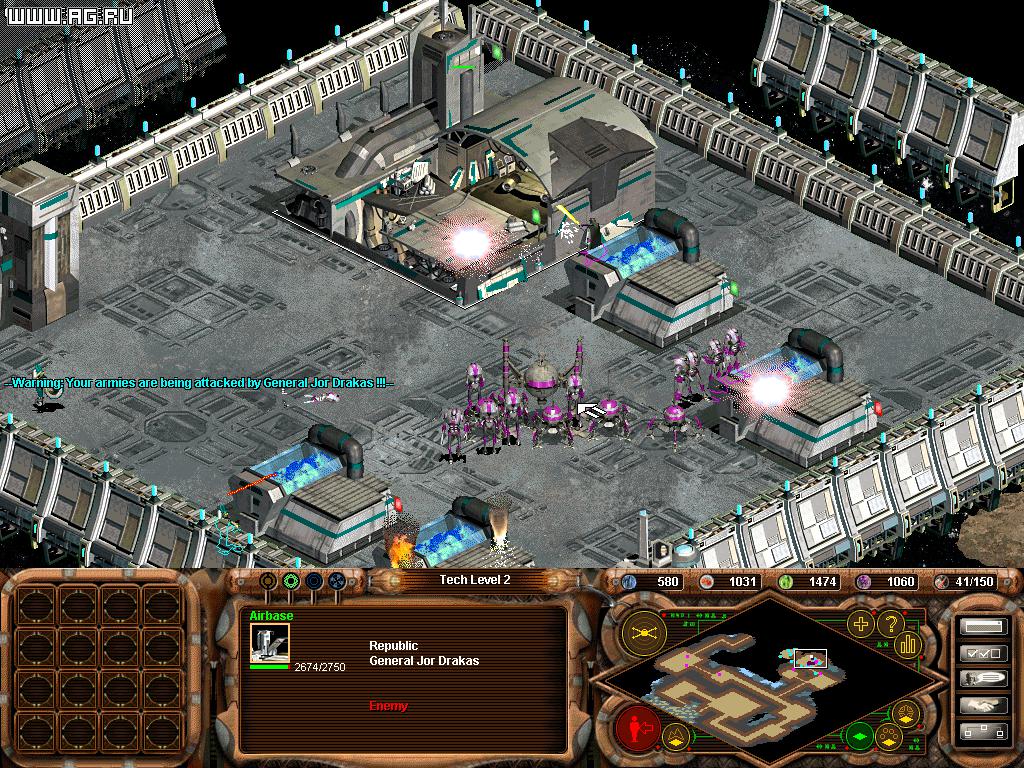Click the three squares network button

(981, 732)
